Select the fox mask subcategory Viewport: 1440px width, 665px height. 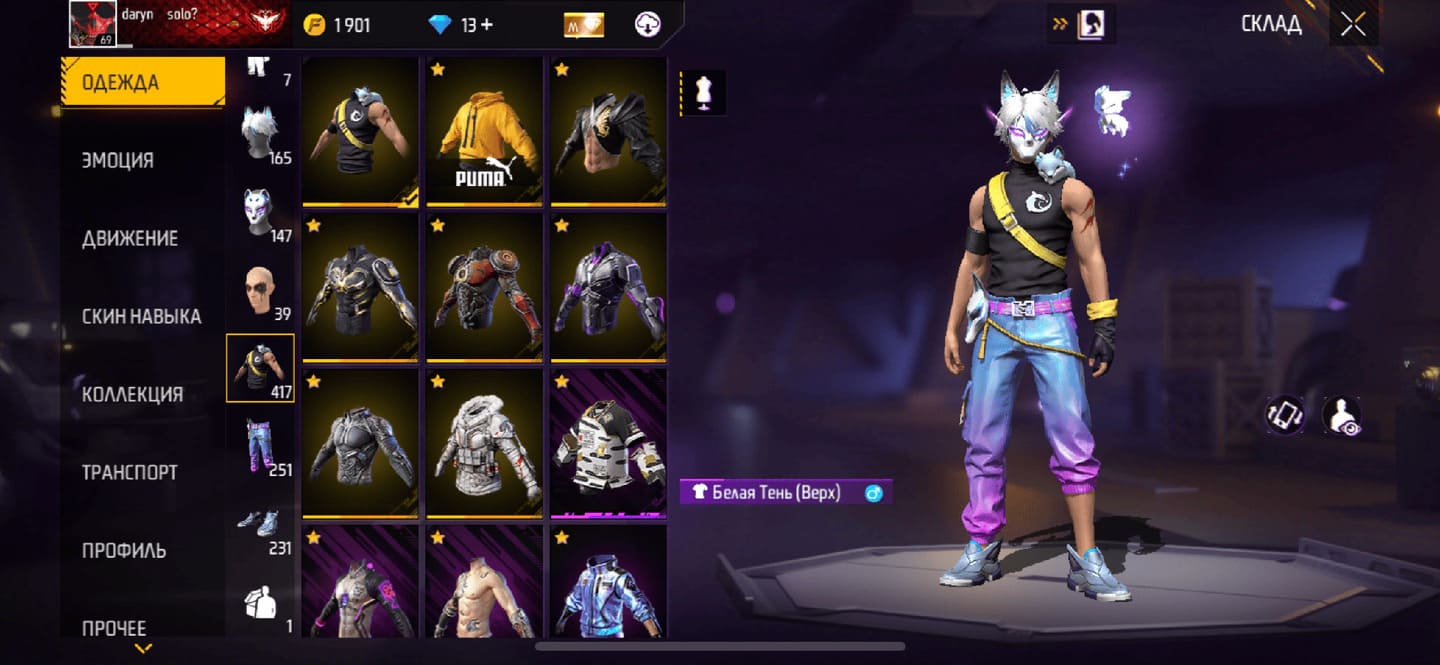[x=260, y=212]
